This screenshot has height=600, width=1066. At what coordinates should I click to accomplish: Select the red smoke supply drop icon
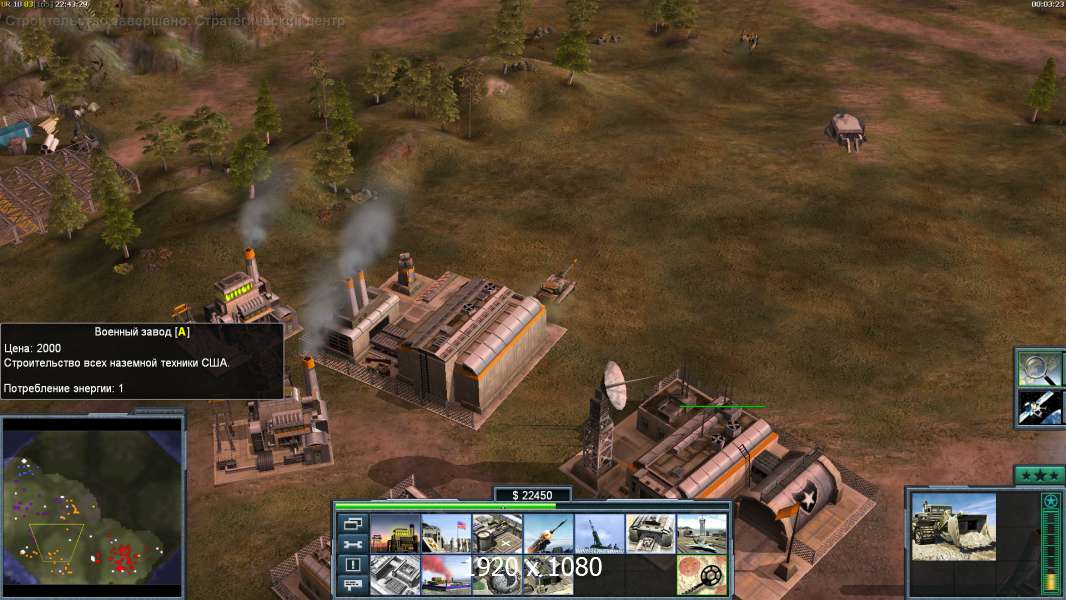coord(446,574)
